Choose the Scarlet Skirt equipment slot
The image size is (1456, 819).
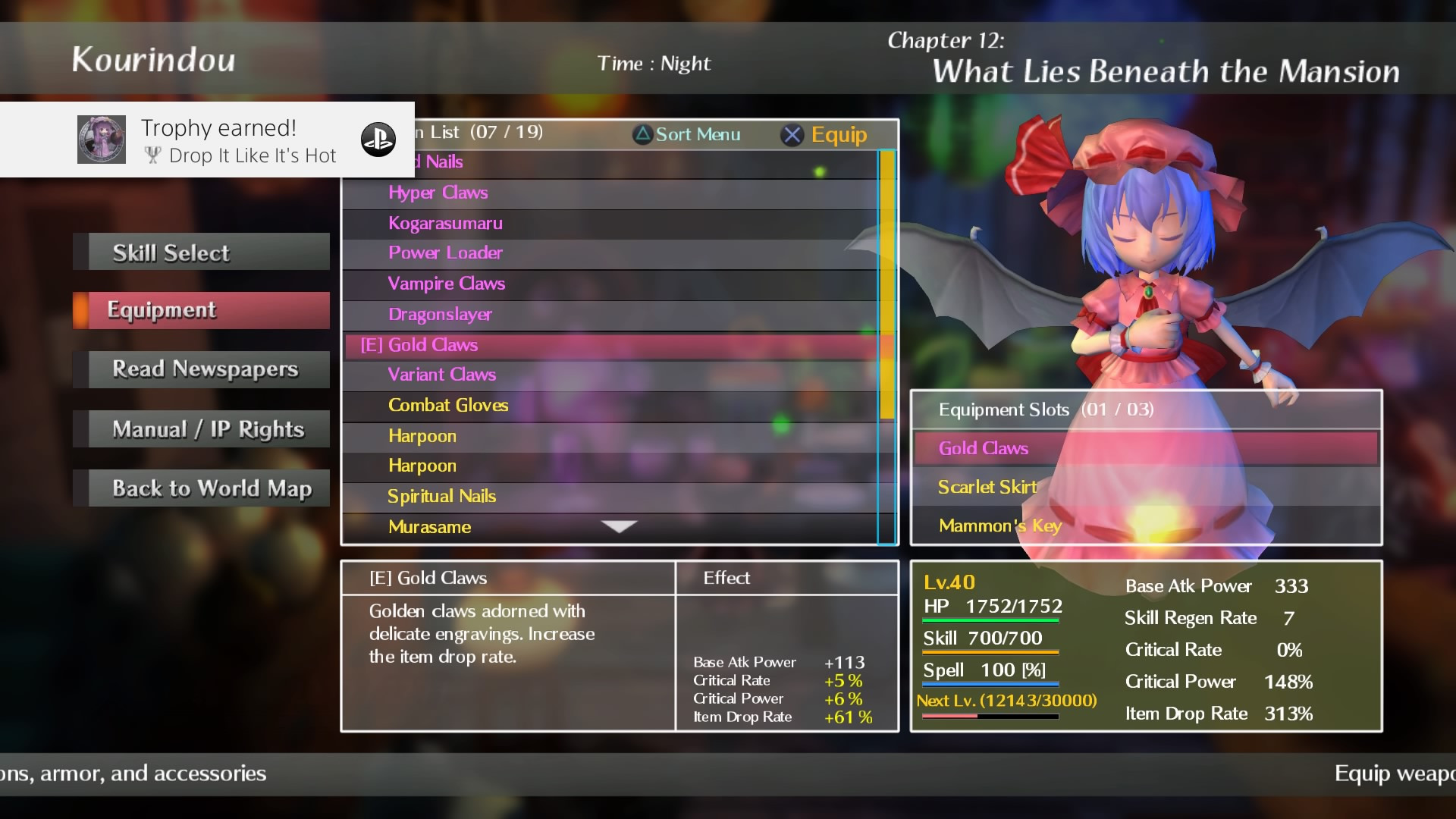coord(1145,487)
